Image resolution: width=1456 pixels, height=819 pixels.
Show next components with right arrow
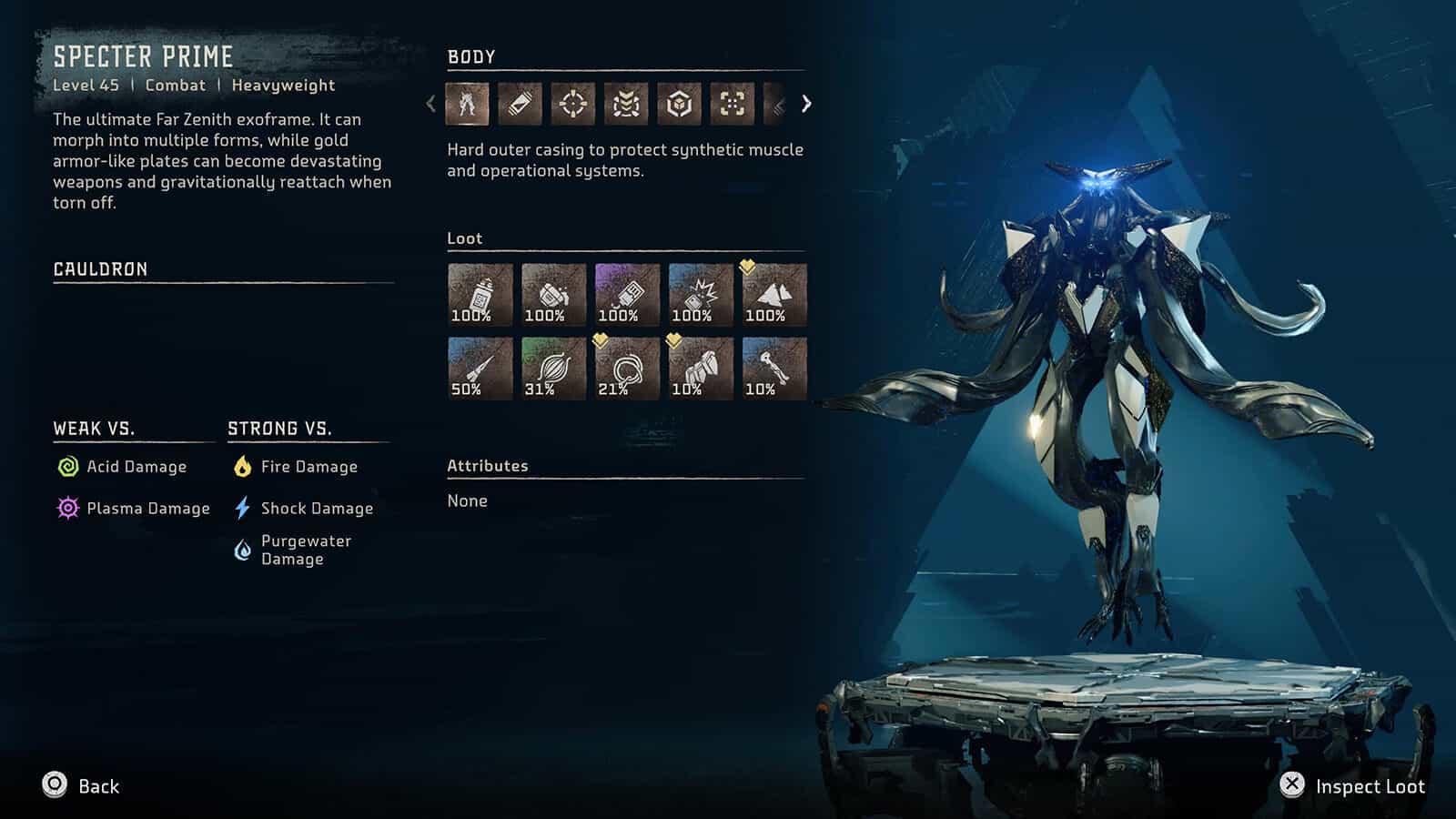(x=806, y=104)
